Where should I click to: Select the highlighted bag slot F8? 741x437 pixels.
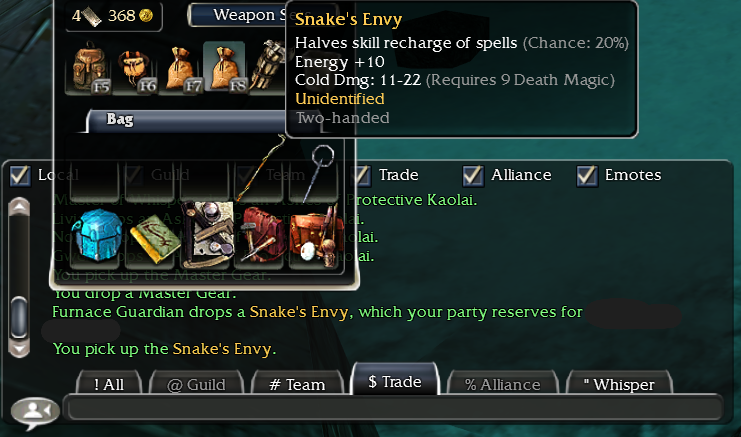[224, 67]
